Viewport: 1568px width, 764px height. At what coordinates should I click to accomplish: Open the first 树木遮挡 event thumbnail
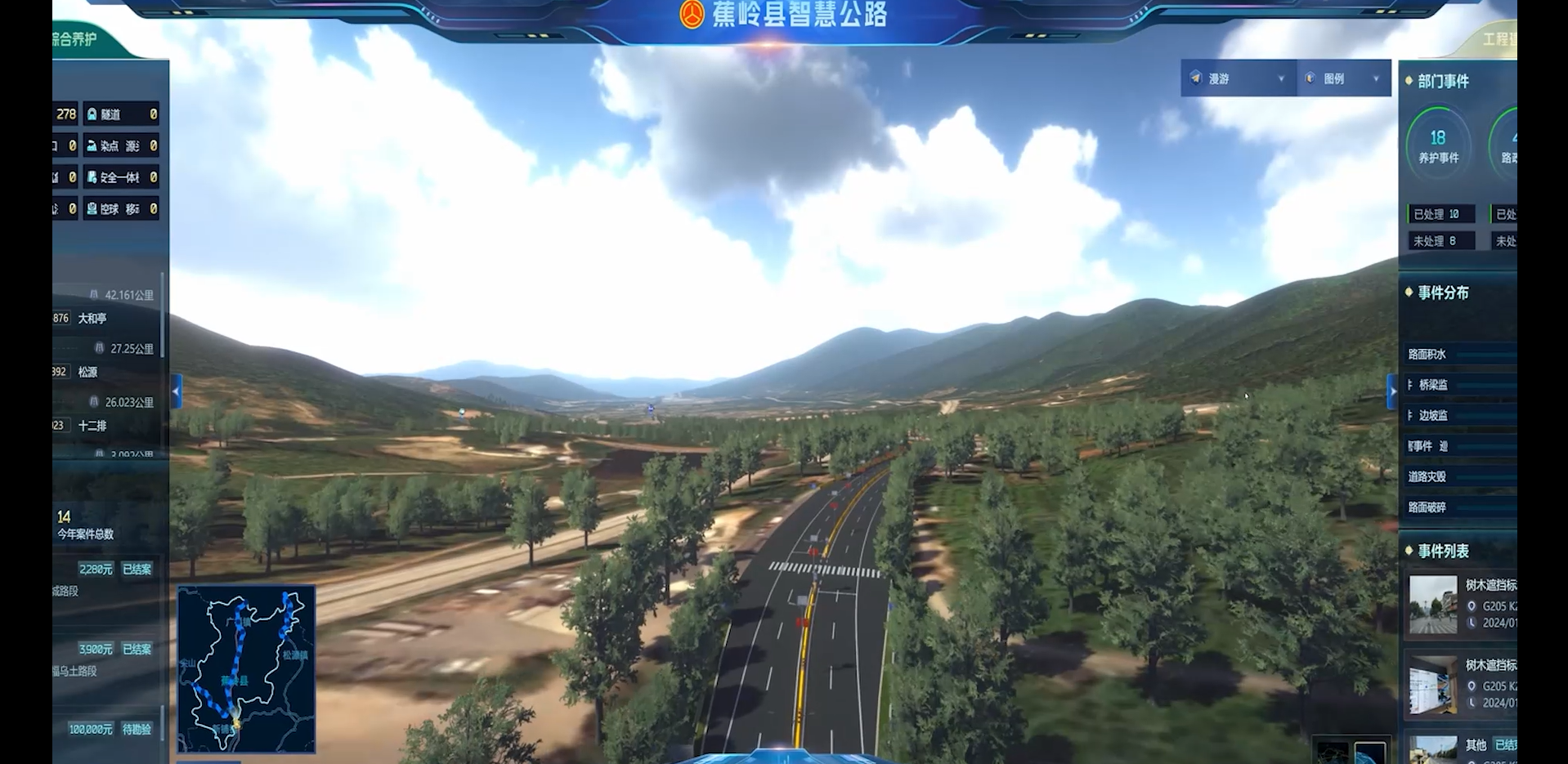(1432, 605)
